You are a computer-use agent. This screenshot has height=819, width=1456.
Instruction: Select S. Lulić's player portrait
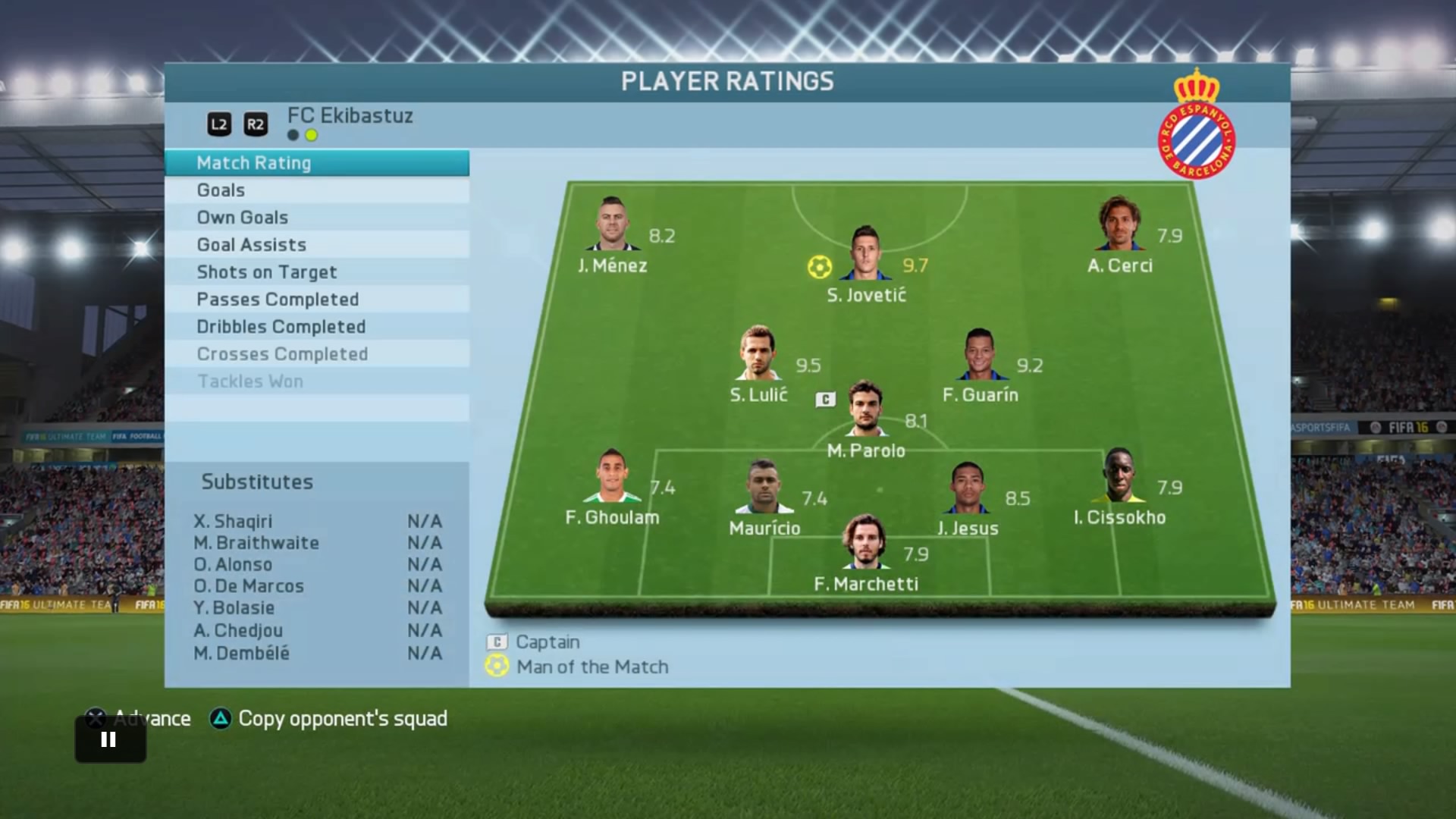pos(758,353)
